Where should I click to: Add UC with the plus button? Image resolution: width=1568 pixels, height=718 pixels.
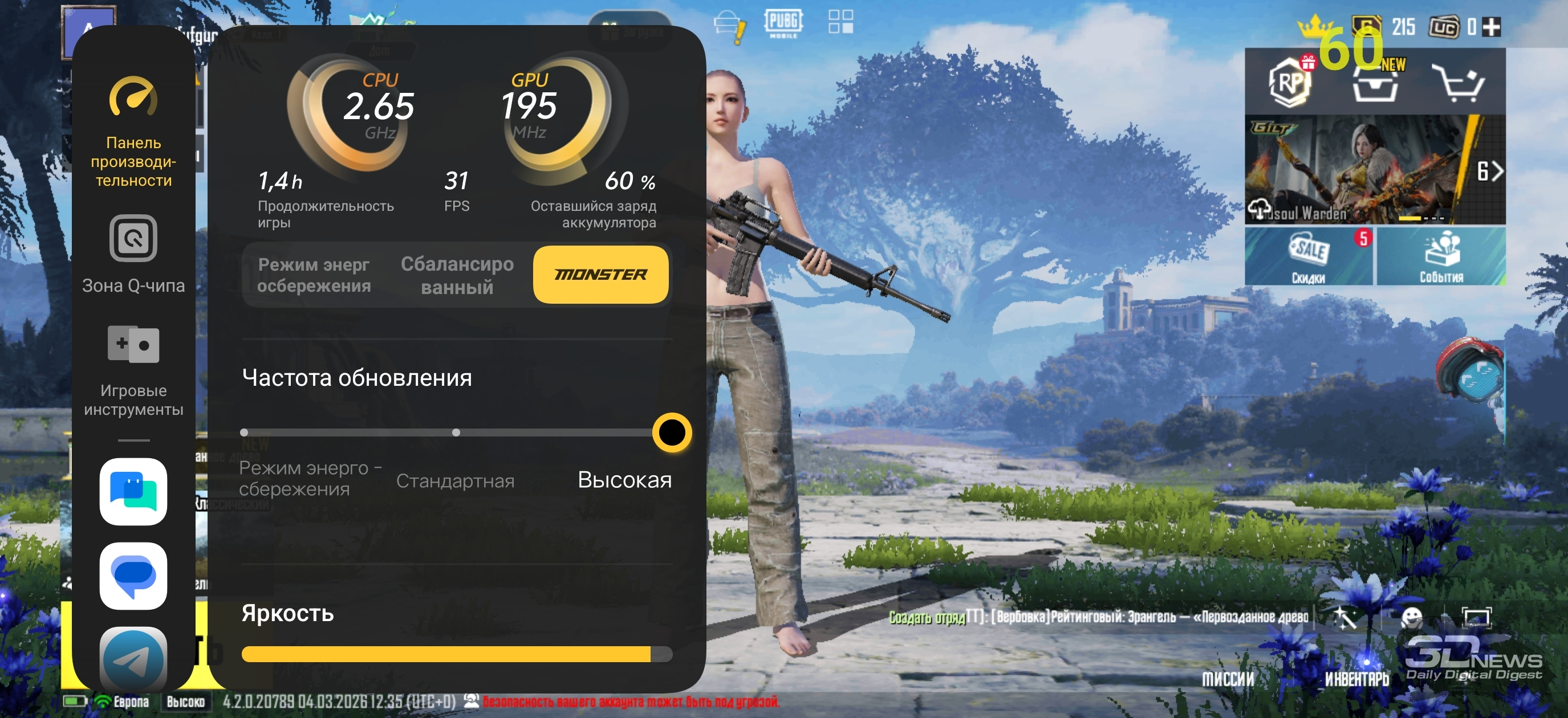tap(1491, 27)
